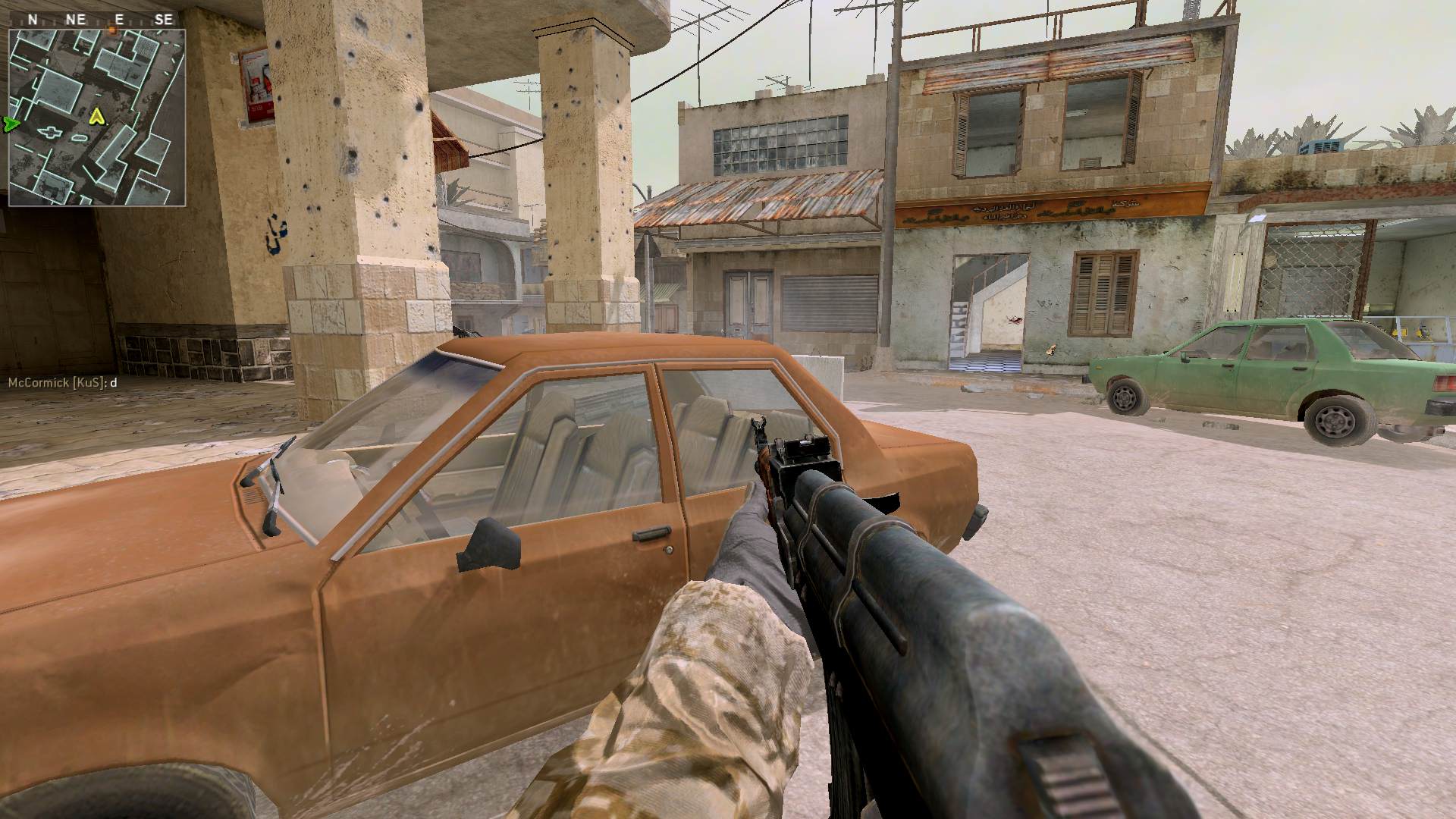Click McCormick [KuS]'s chat message
1456x819 pixels.
pyautogui.click(x=62, y=383)
